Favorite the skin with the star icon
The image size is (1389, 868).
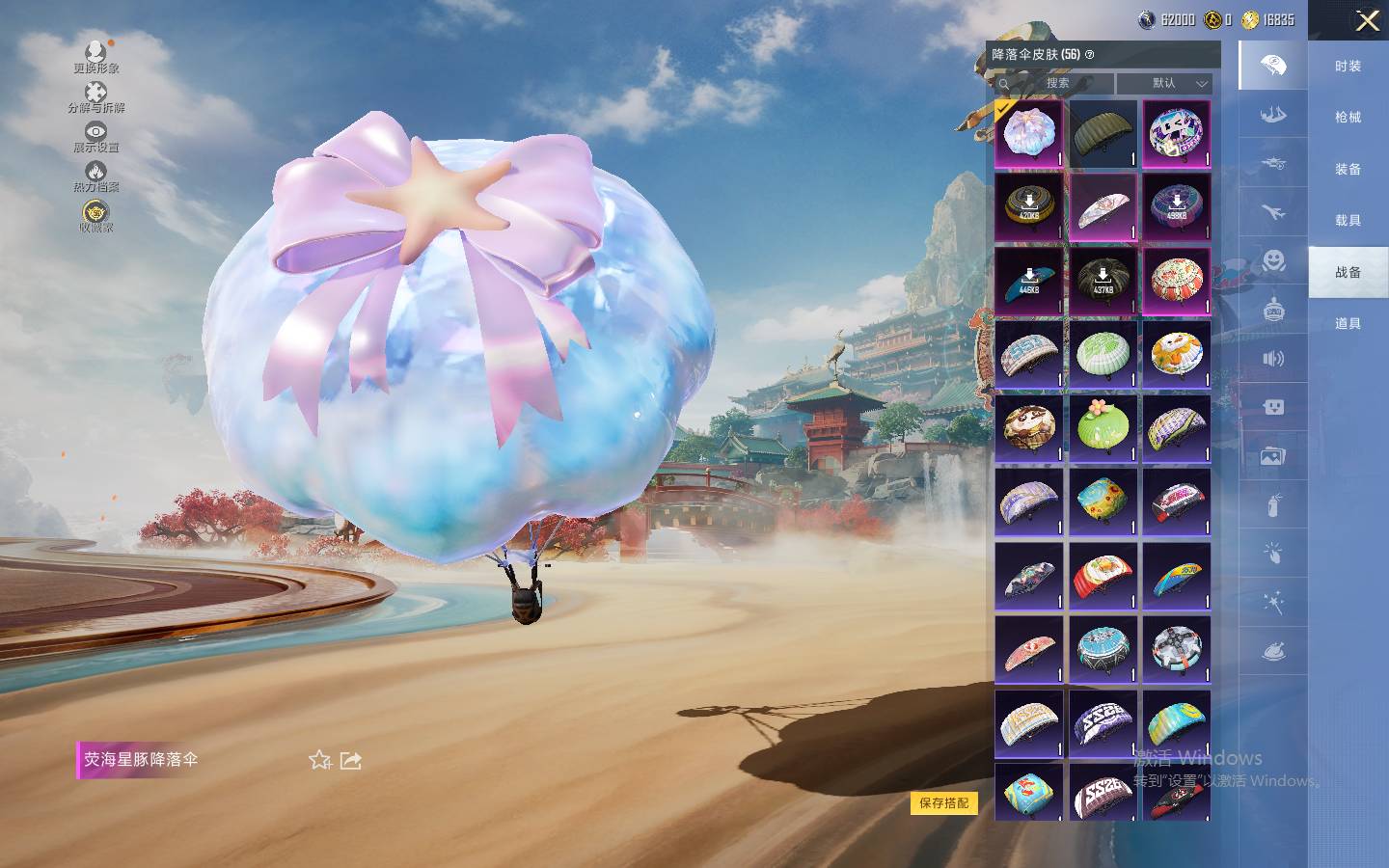tap(319, 760)
